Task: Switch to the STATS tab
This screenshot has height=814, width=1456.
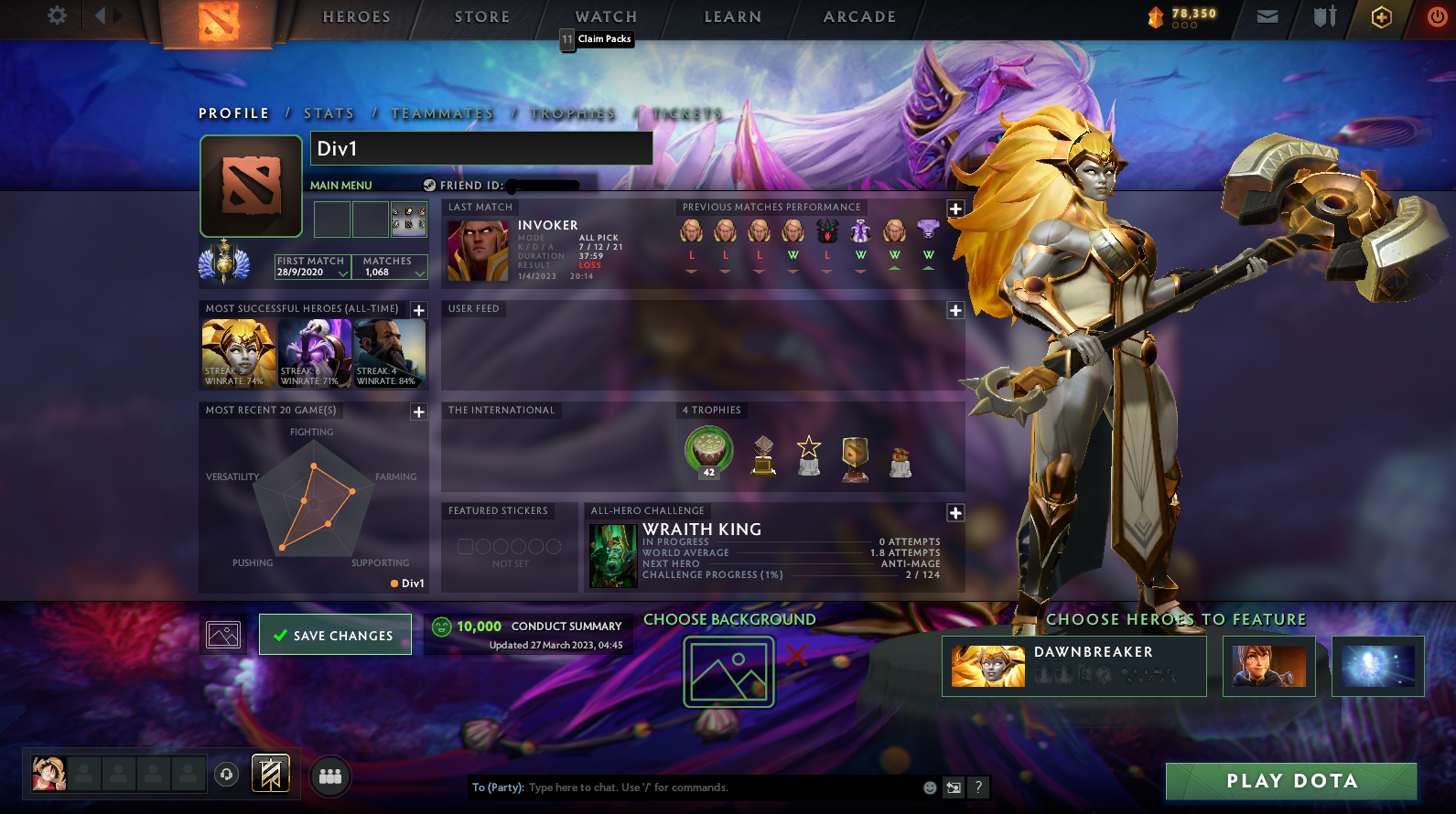Action: 329,113
